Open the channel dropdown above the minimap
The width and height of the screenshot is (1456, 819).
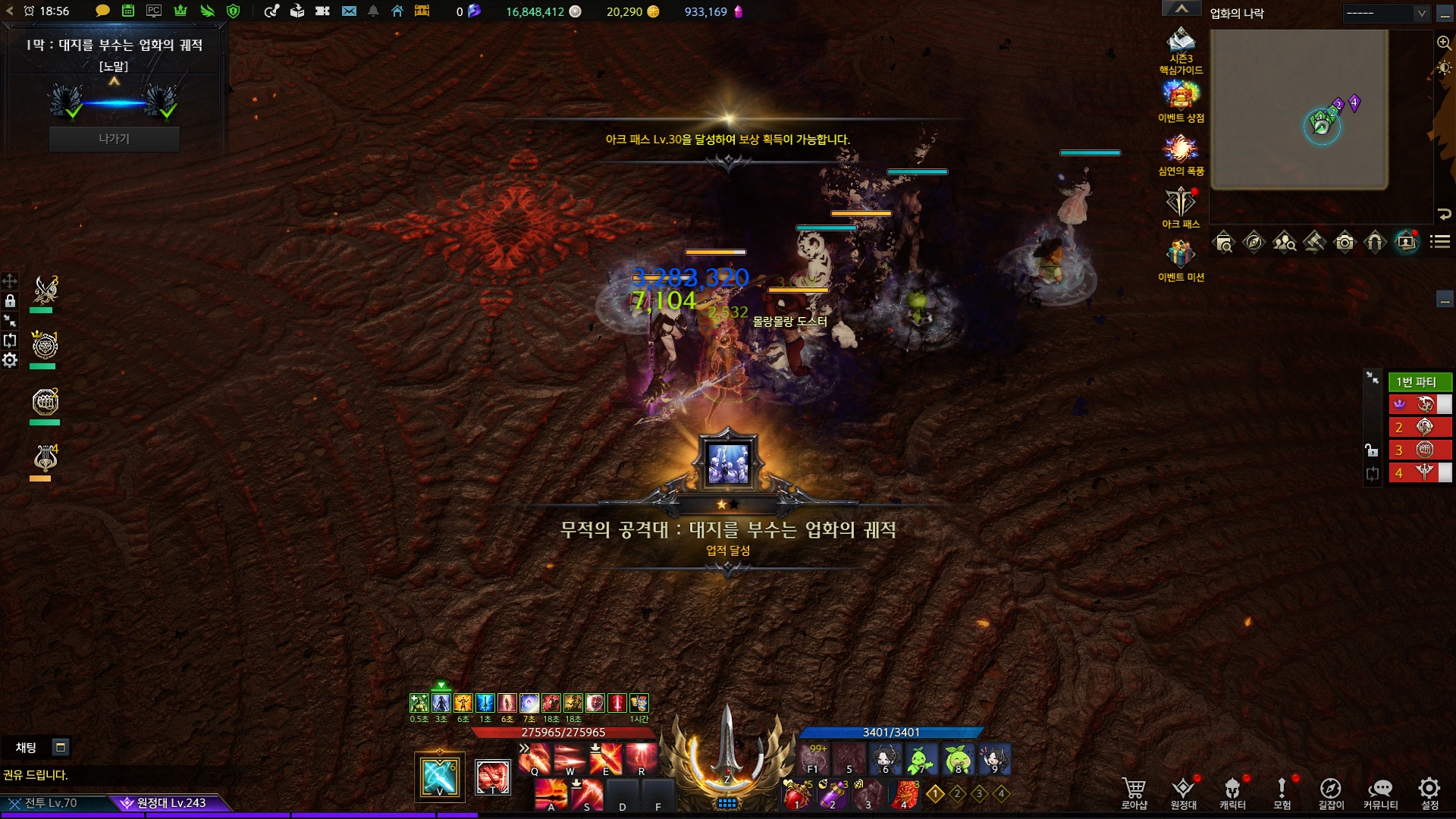pyautogui.click(x=1386, y=13)
